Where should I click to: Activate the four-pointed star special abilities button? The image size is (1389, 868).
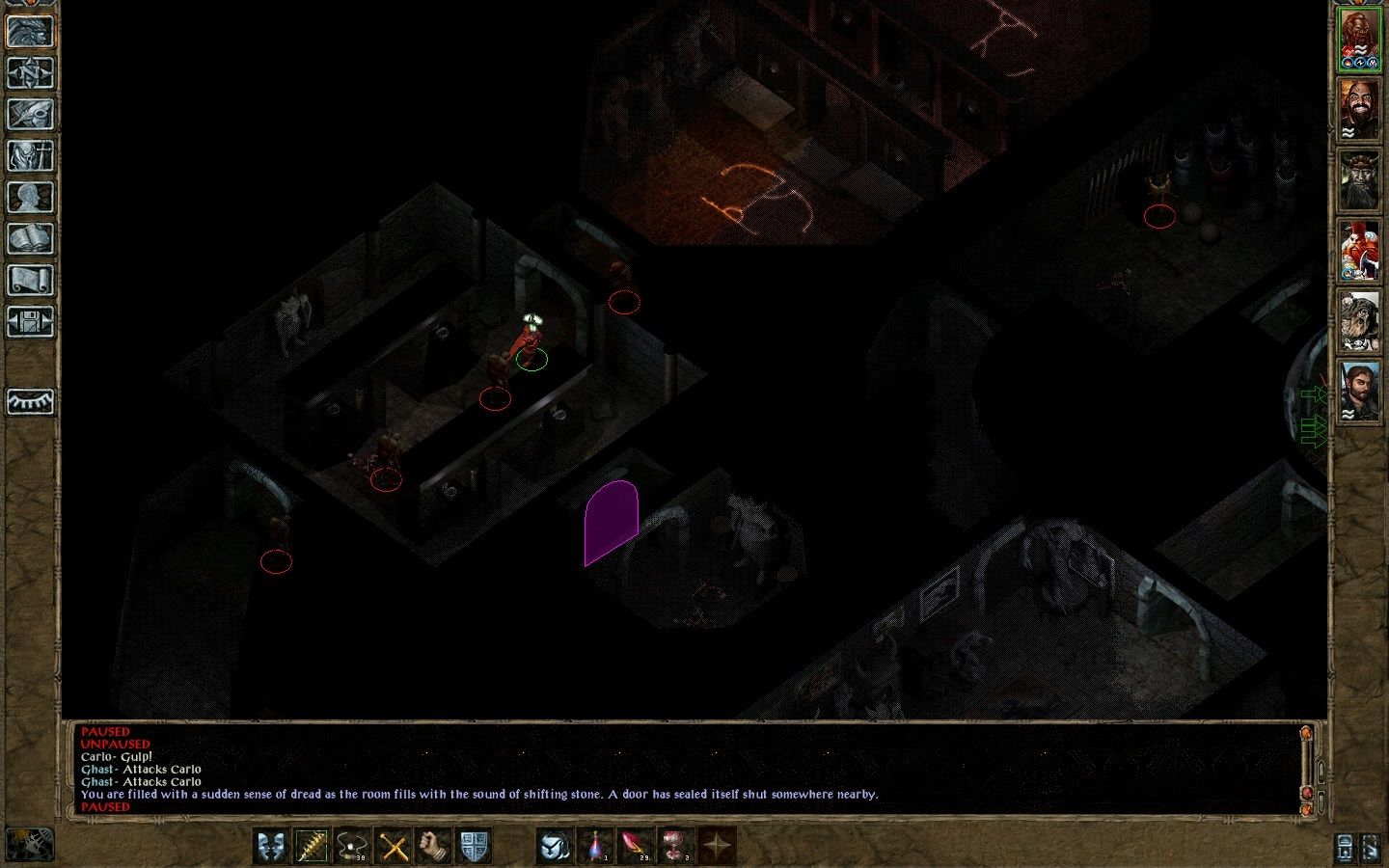[x=717, y=847]
